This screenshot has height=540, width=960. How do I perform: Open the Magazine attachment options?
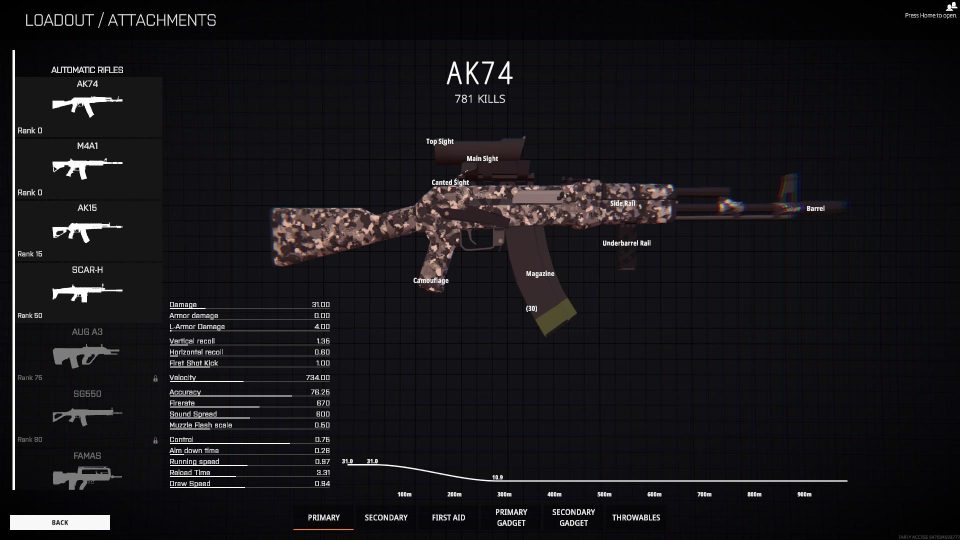(x=540, y=274)
